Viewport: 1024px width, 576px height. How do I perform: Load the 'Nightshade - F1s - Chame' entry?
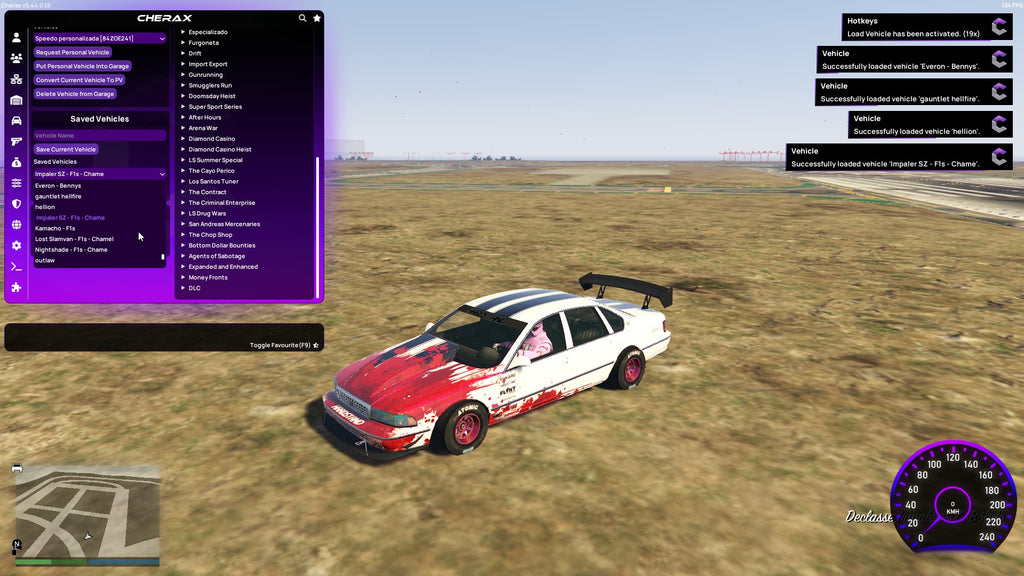[x=71, y=250]
